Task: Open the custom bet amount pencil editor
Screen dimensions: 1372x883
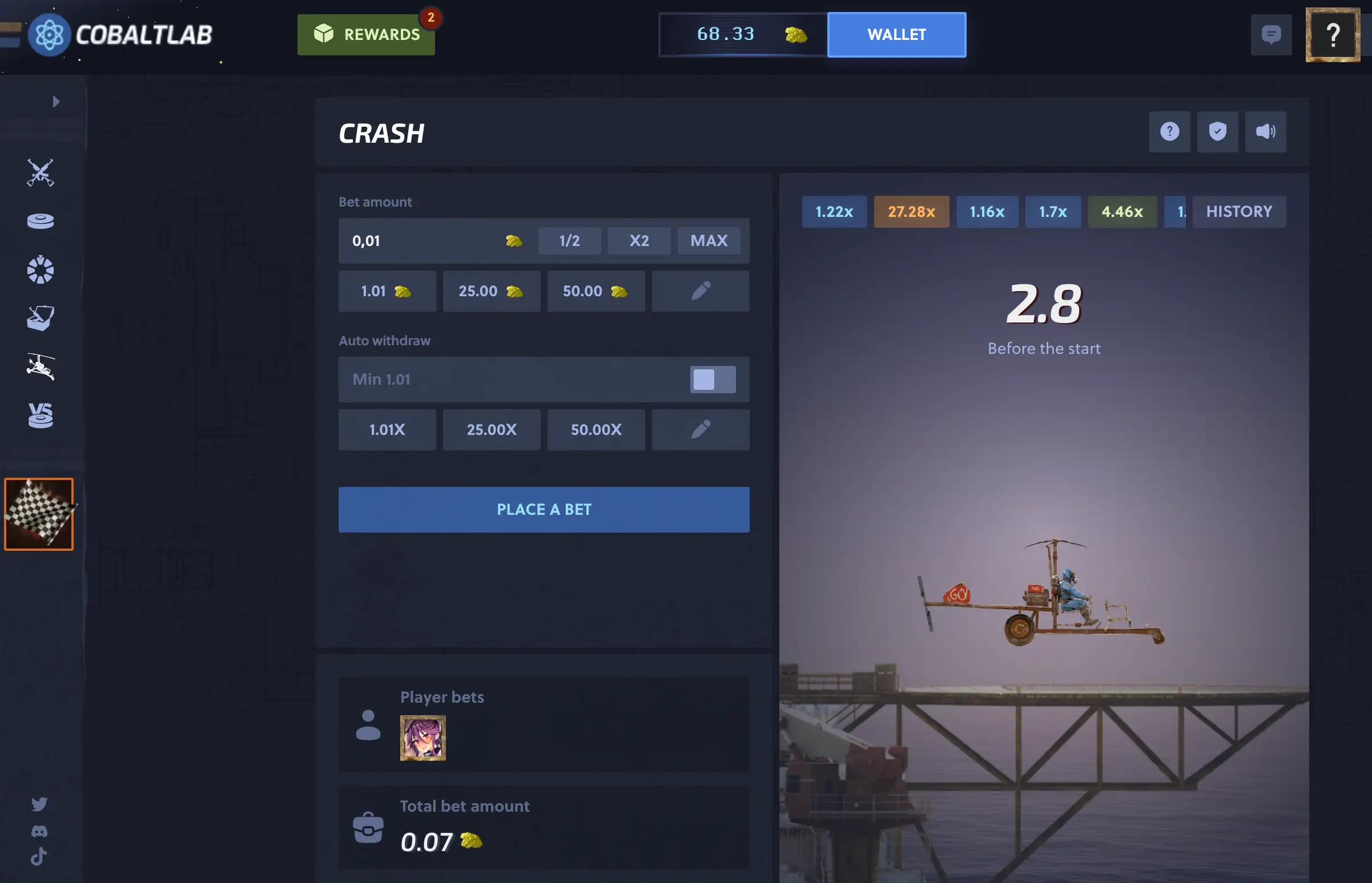Action: (x=701, y=291)
